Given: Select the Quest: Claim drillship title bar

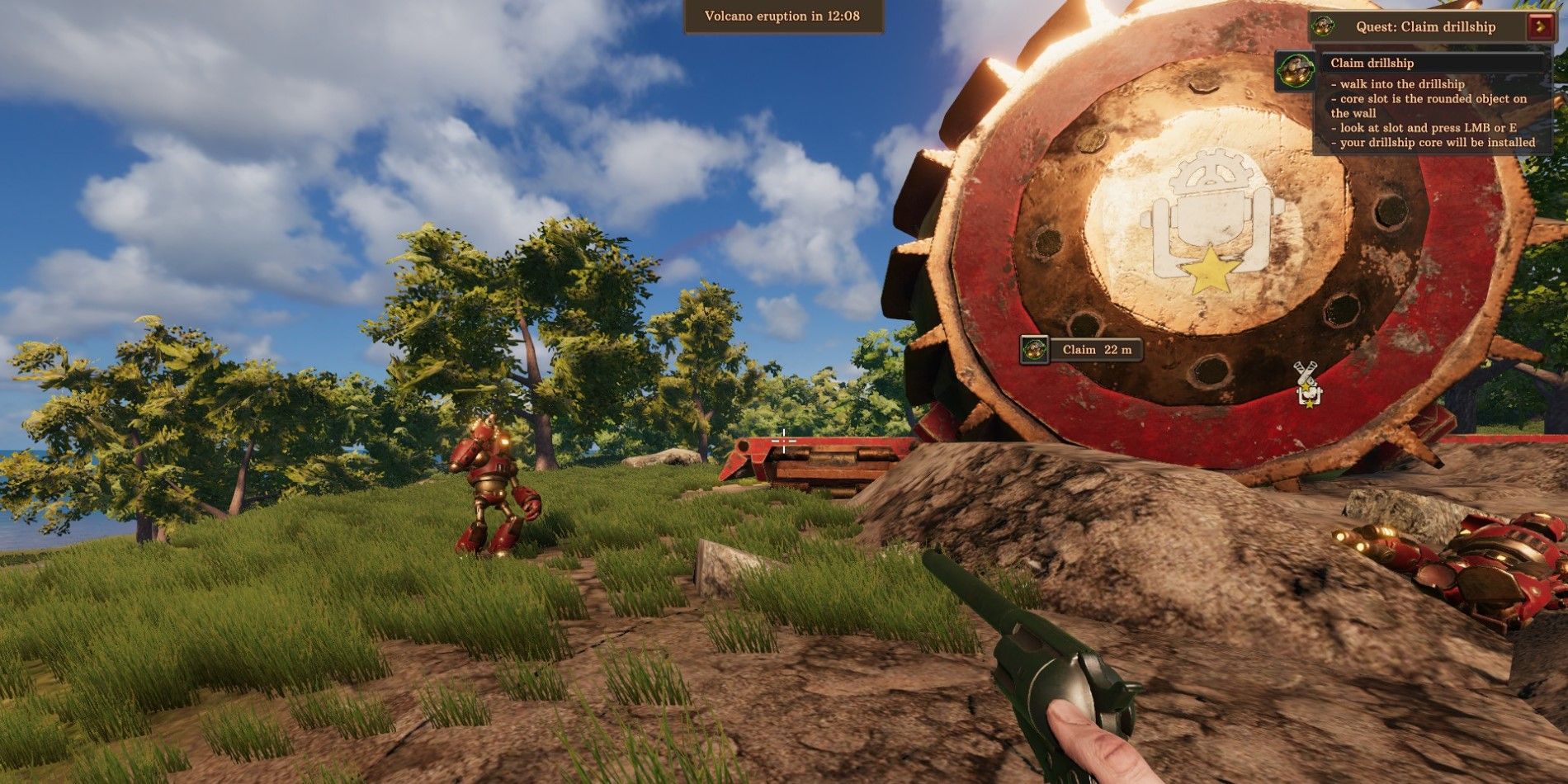Looking at the screenshot, I should 1425,26.
